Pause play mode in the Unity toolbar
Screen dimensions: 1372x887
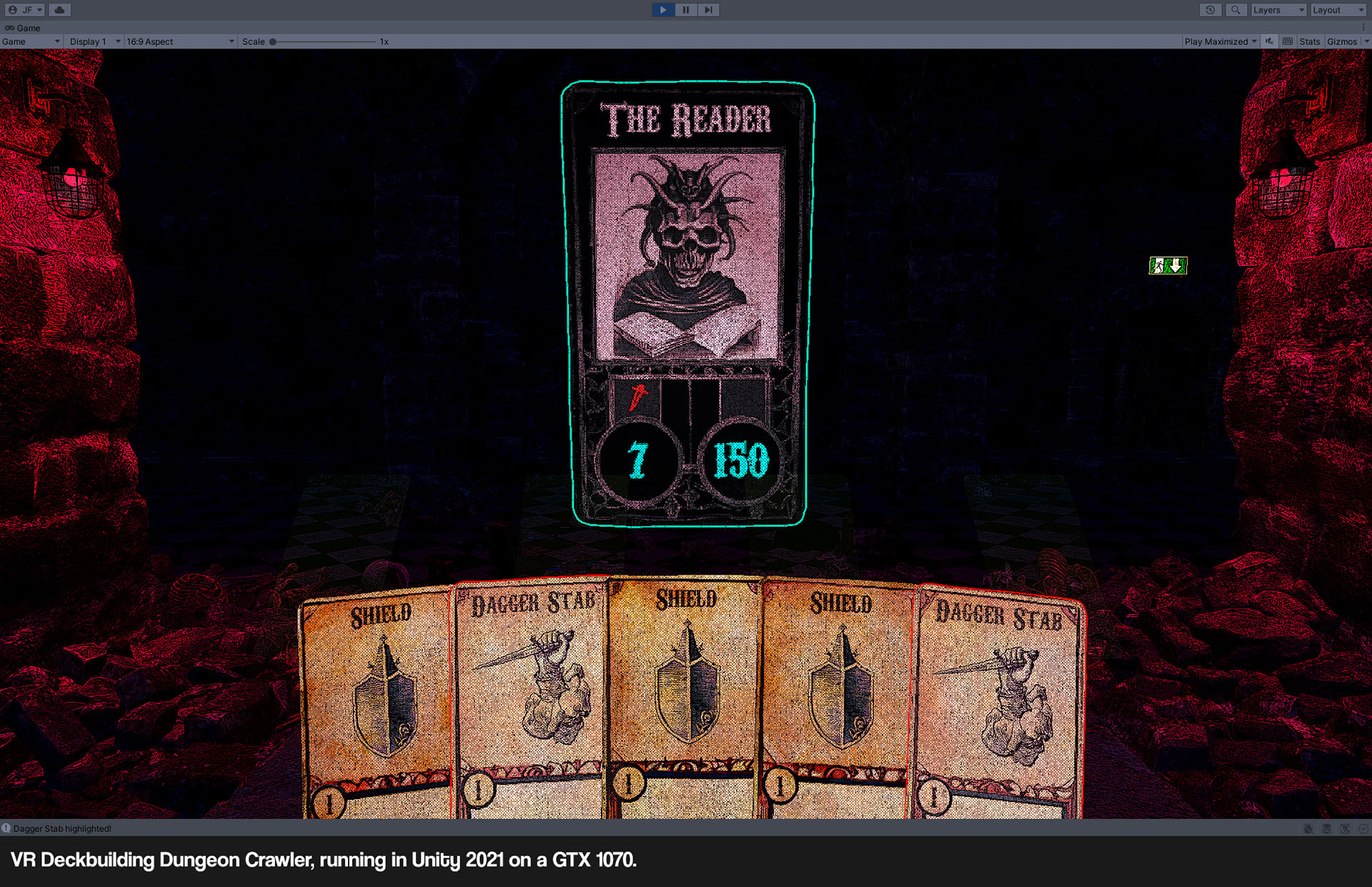(686, 10)
